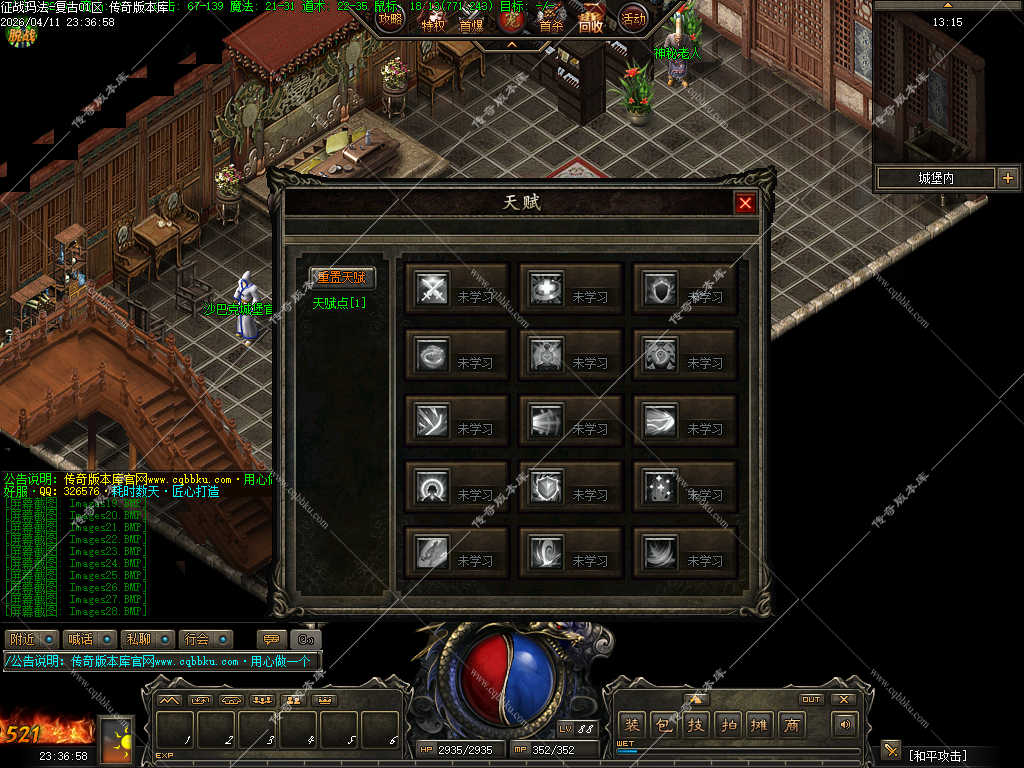Toggle the 喊话 shout channel
The height and width of the screenshot is (768, 1024).
pyautogui.click(x=88, y=638)
